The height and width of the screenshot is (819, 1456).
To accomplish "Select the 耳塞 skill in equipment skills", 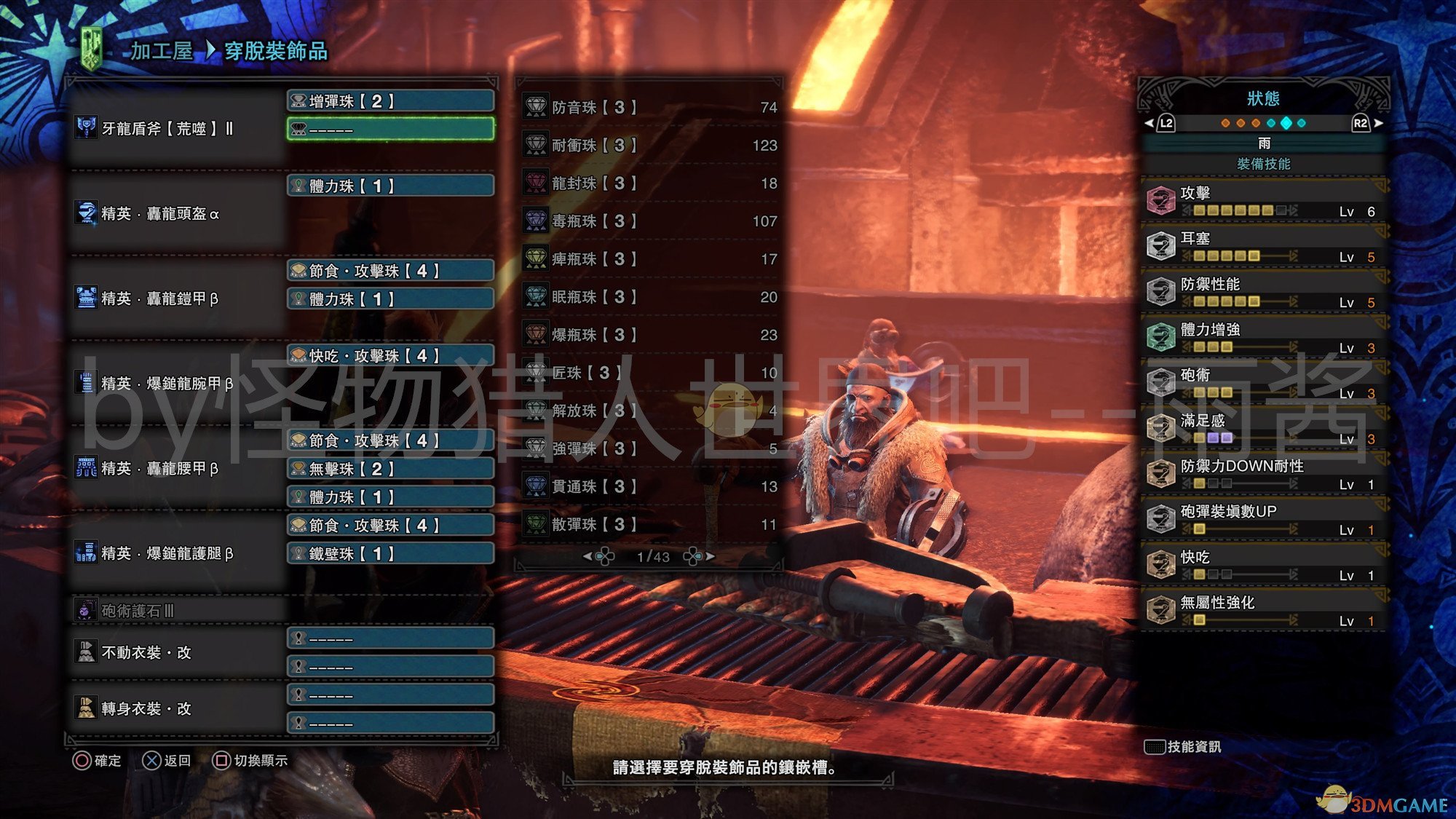I will [1263, 247].
